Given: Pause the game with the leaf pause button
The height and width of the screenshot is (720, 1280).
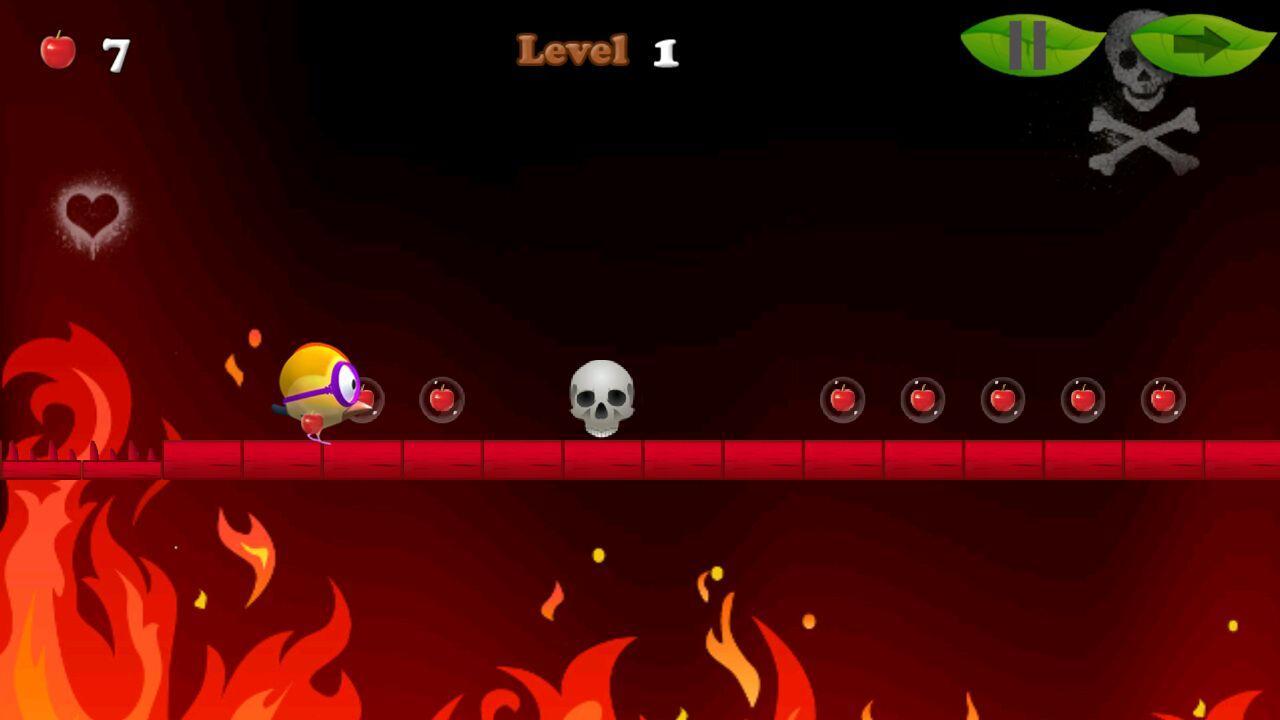Looking at the screenshot, I should 1030,44.
